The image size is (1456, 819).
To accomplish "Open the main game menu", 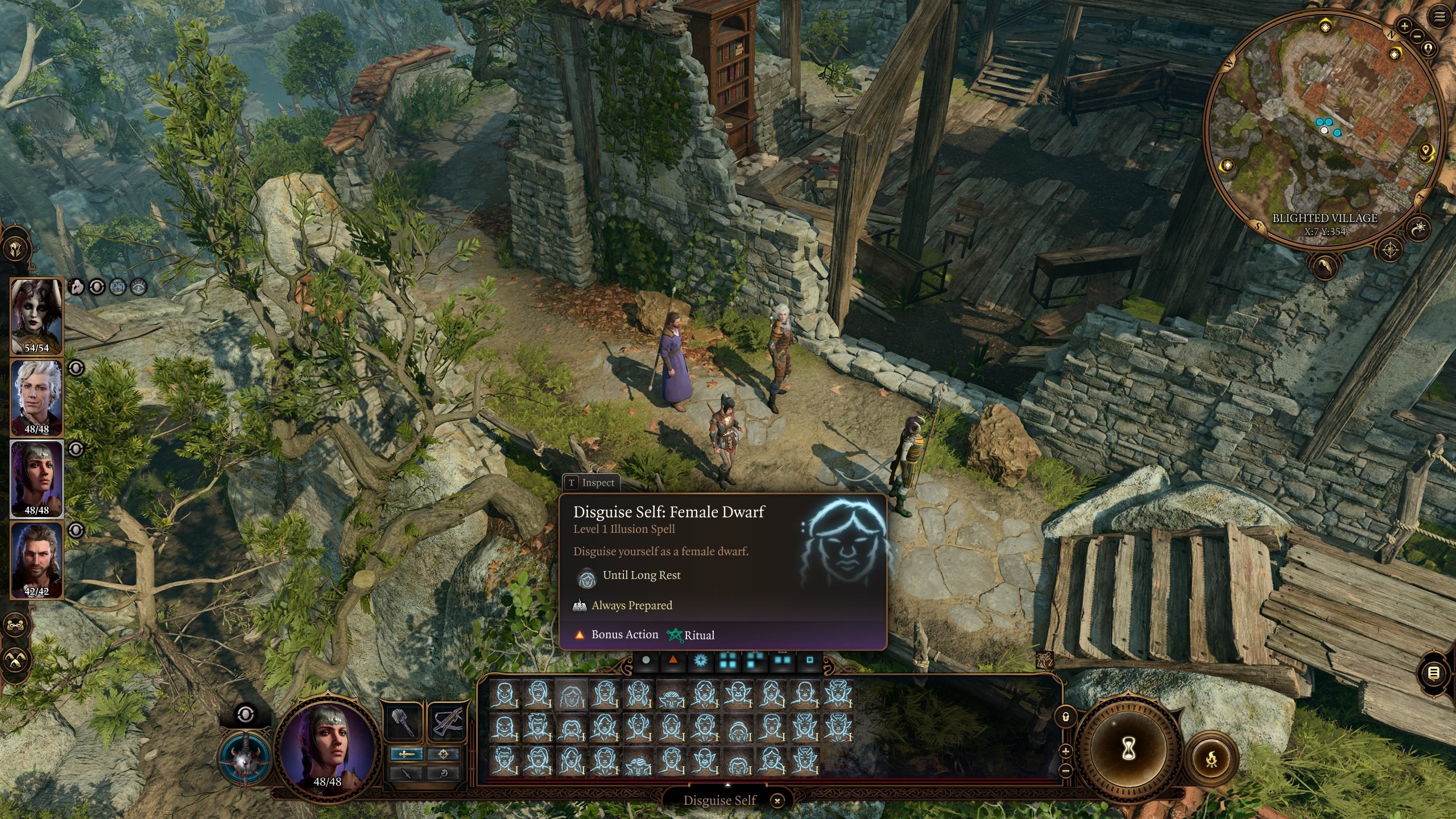I will click(x=1440, y=17).
